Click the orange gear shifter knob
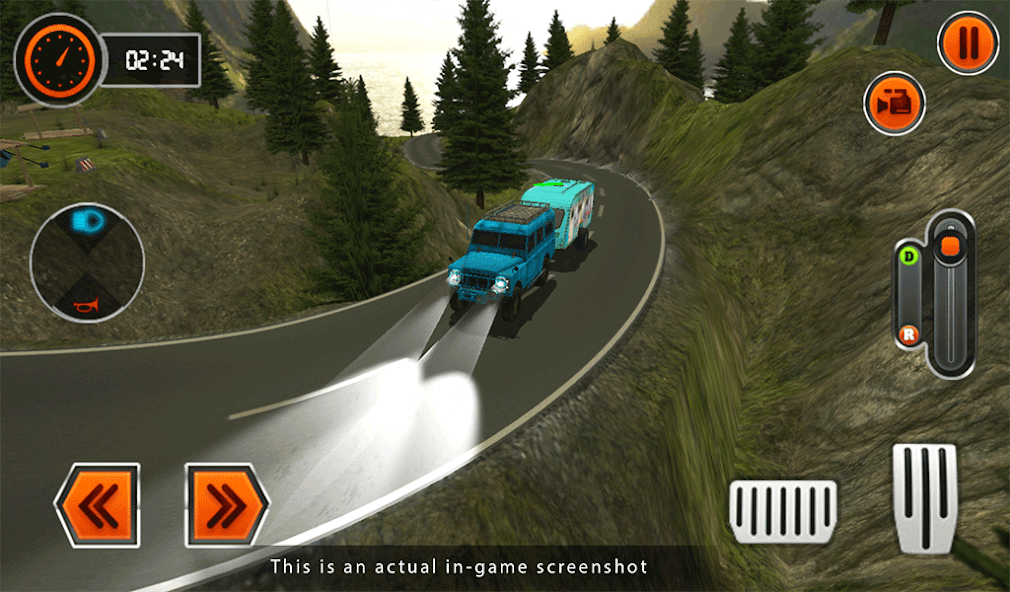 coord(950,246)
